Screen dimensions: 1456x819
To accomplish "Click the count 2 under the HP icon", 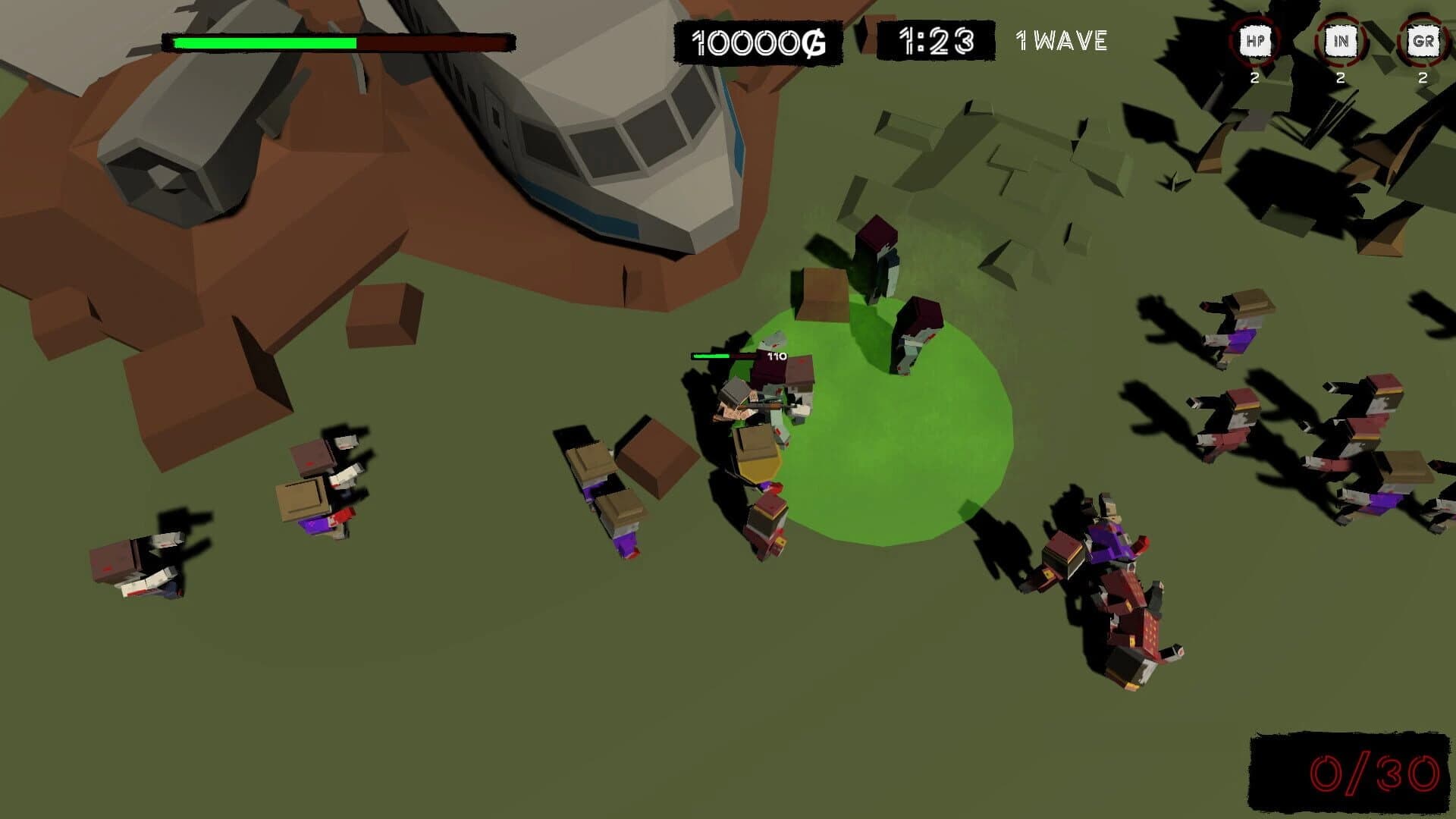I will (x=1254, y=78).
